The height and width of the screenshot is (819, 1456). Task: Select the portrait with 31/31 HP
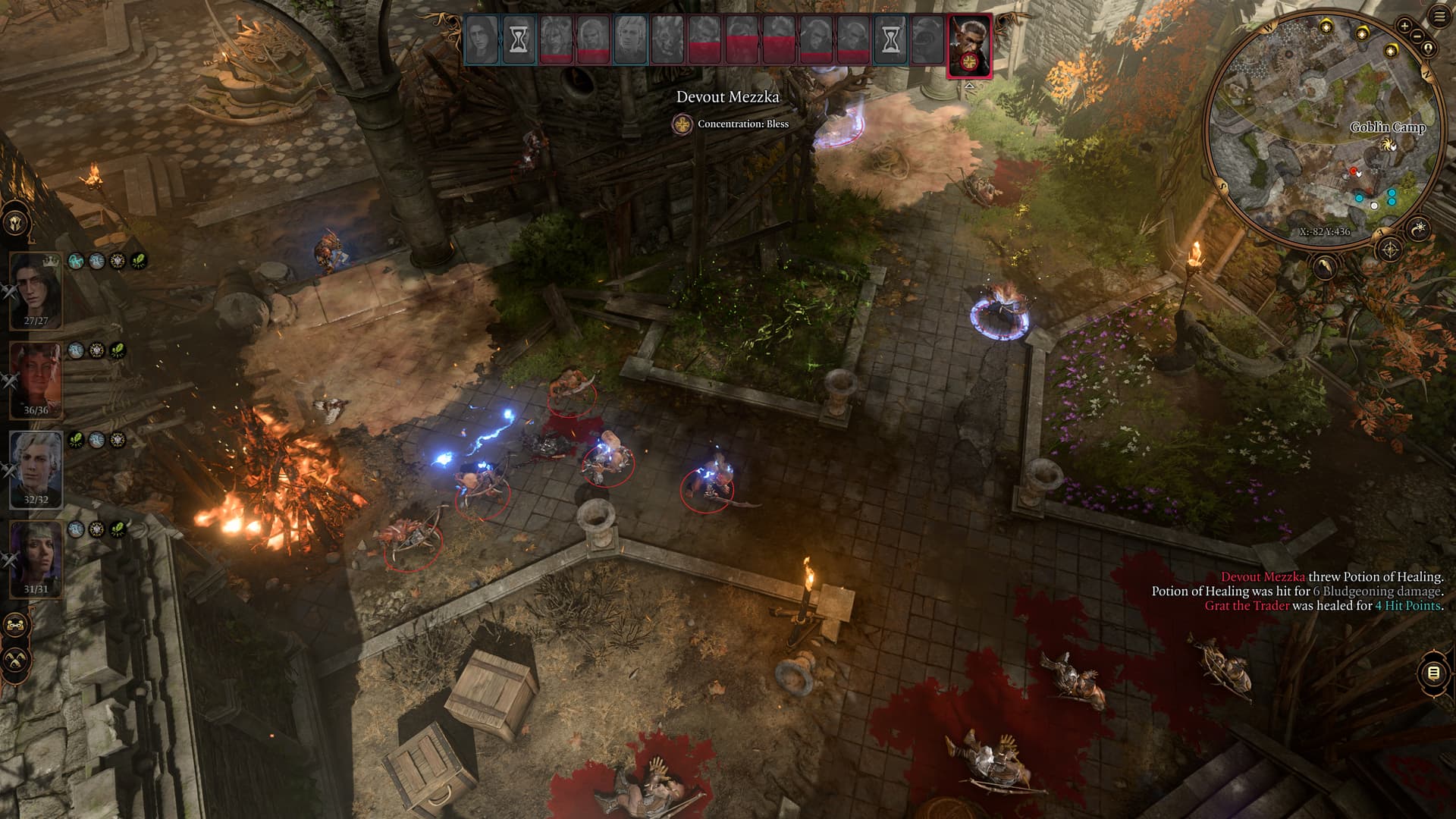click(x=36, y=557)
